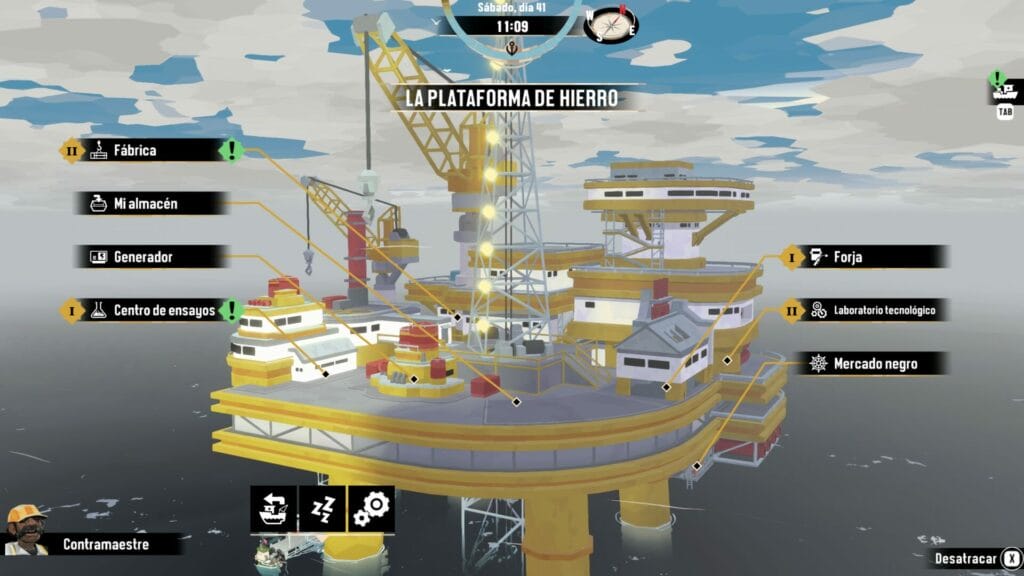Open the gears settings button

[x=371, y=508]
